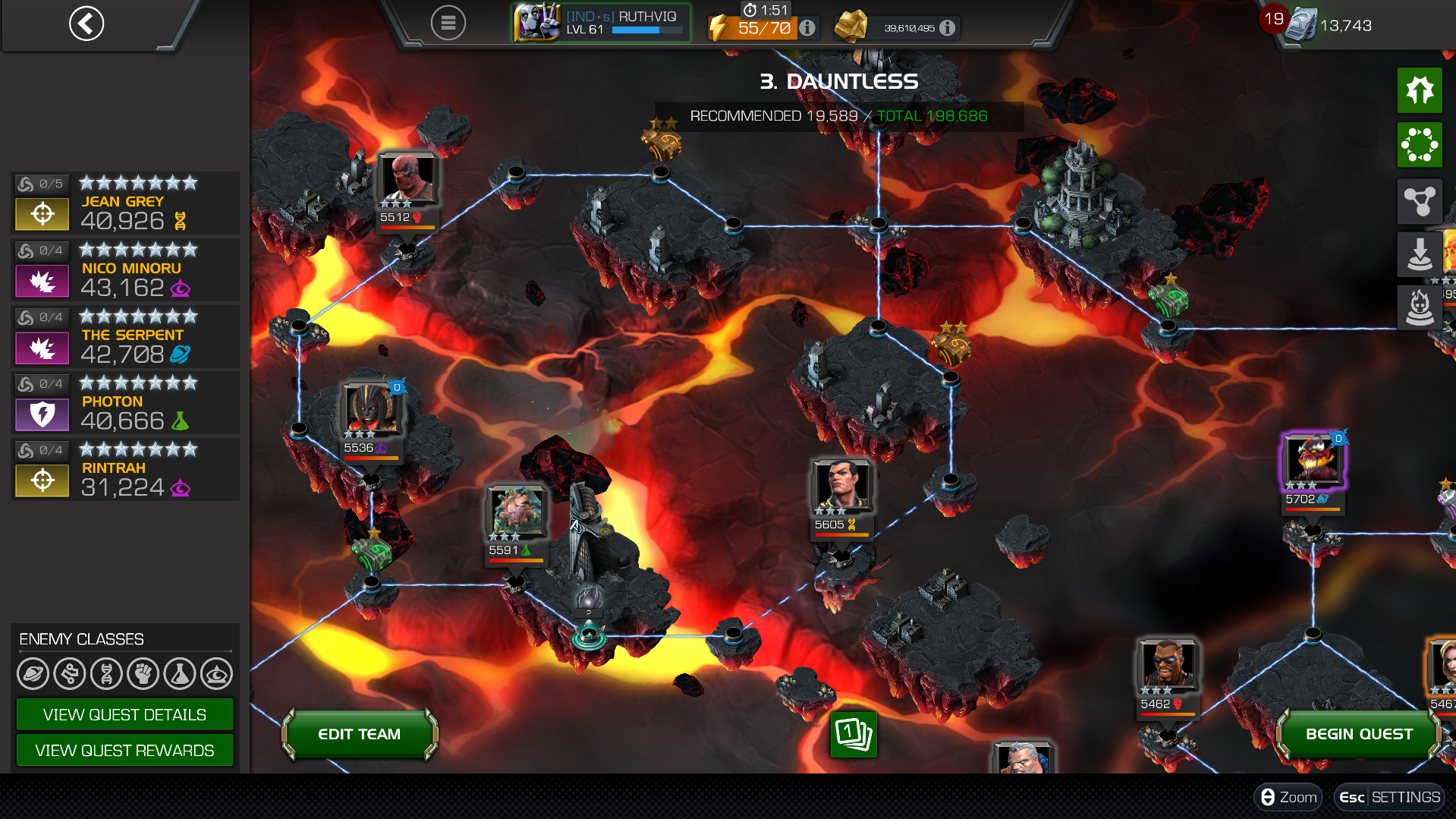Image resolution: width=1456 pixels, height=819 pixels.
Task: Show gold info icon
Action: point(947,28)
